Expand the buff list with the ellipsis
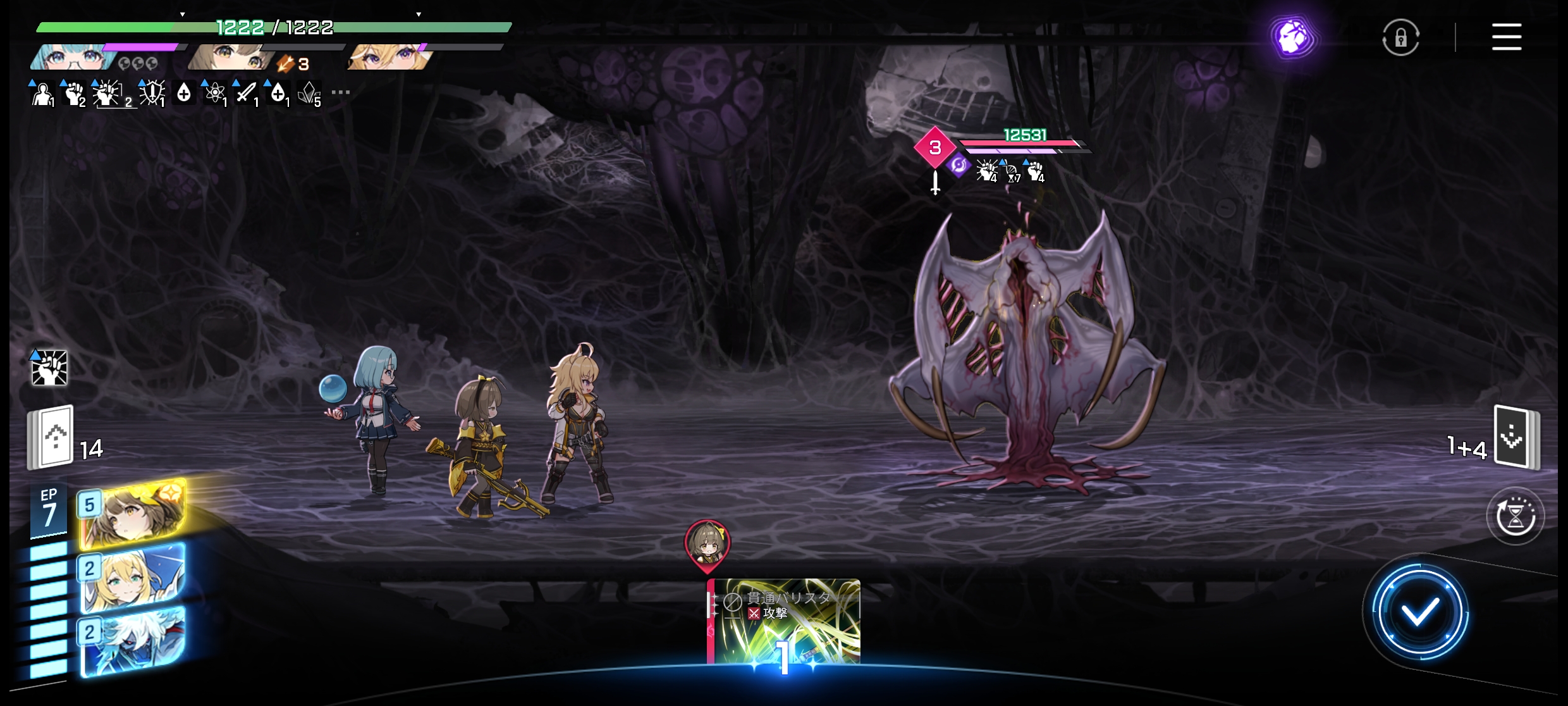Screen dimensions: 1568x706 tap(341, 92)
